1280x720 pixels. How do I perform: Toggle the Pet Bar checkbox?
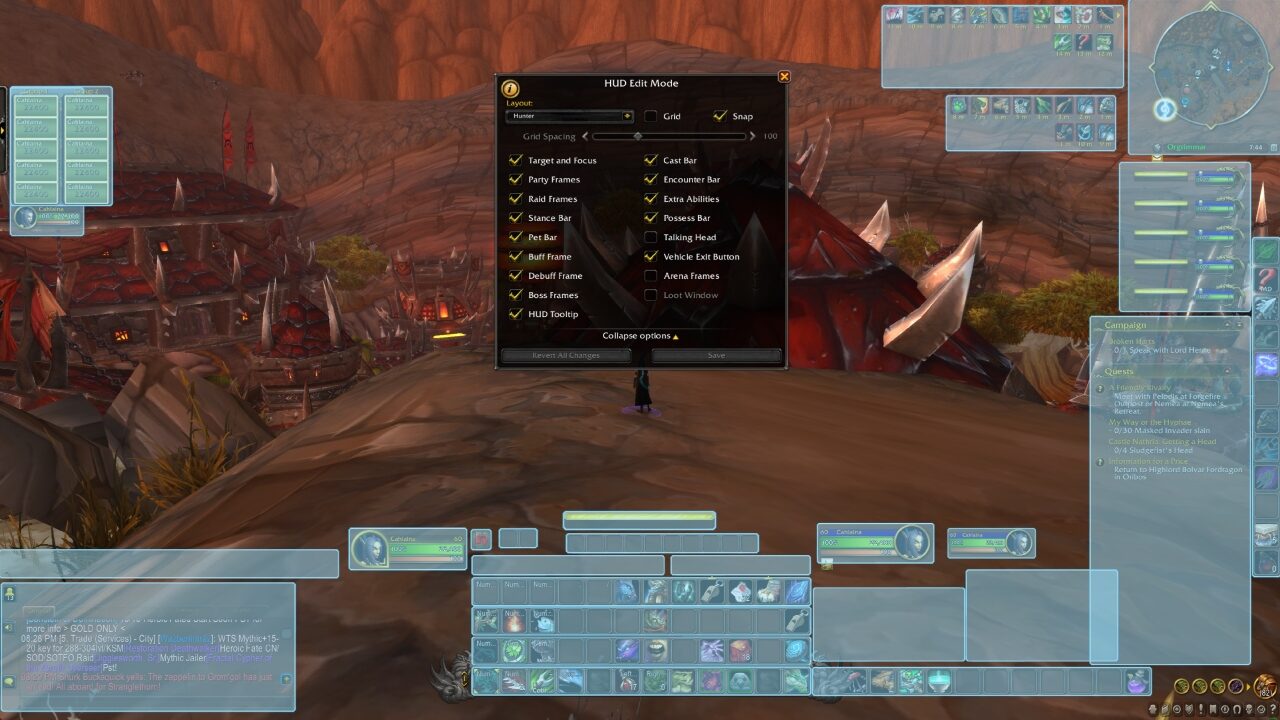tap(516, 237)
